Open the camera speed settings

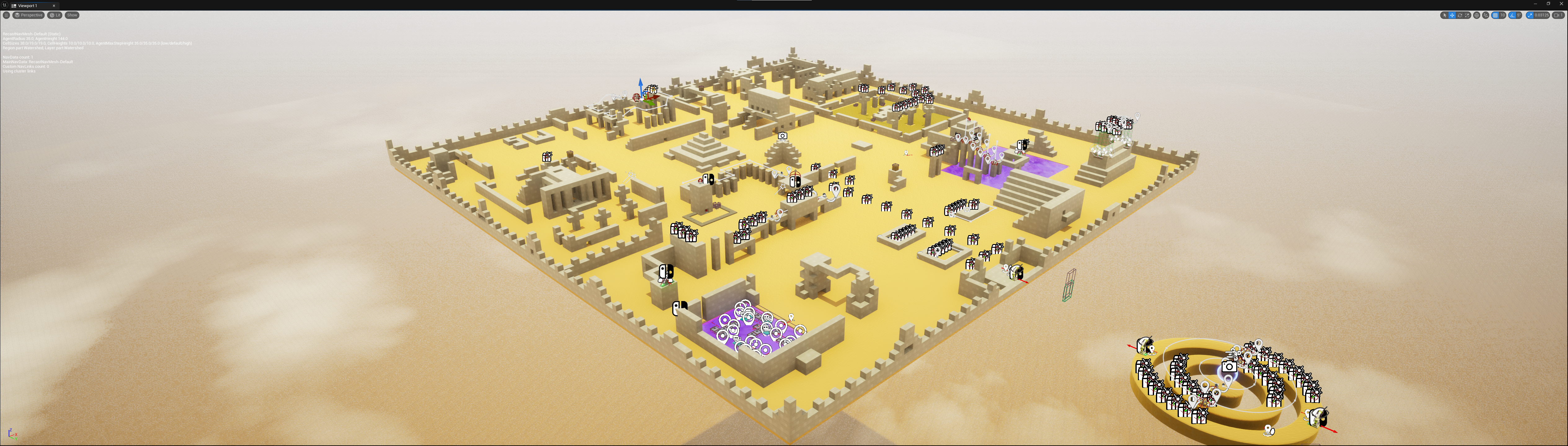tap(1558, 15)
